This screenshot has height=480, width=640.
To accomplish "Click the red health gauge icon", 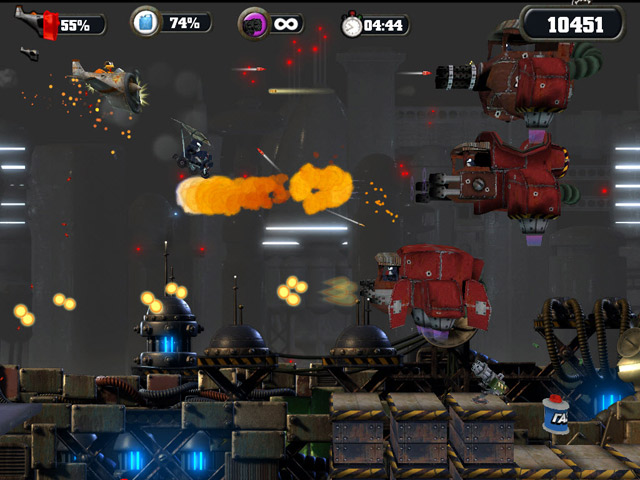I will [x=48, y=24].
